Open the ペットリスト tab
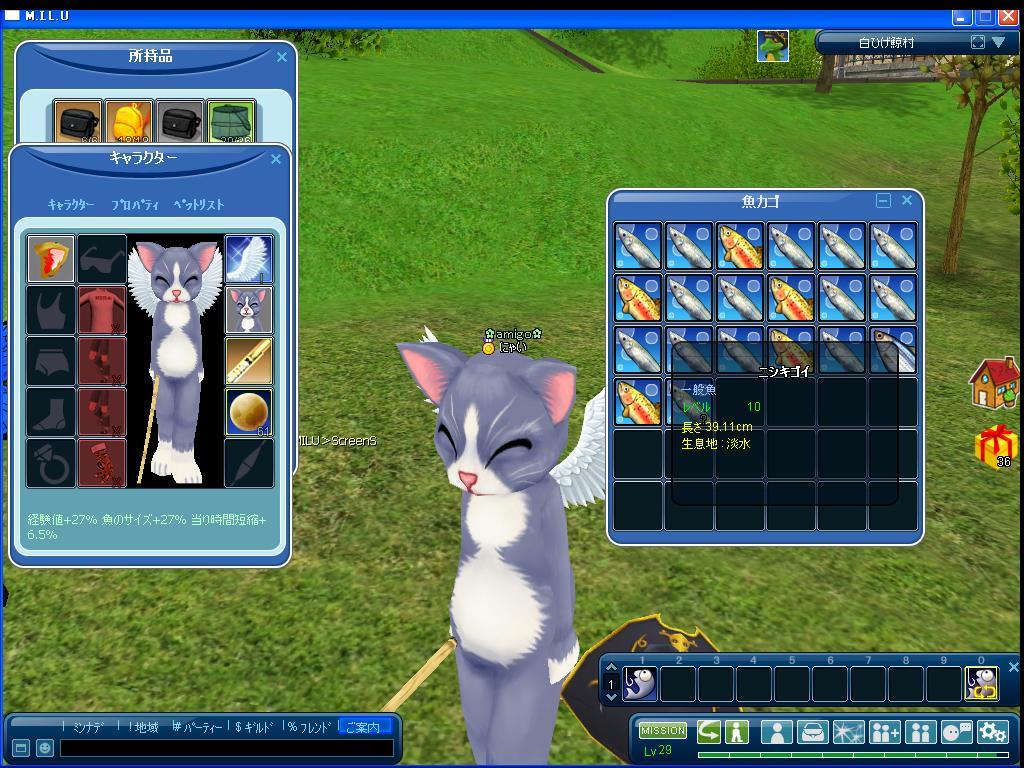This screenshot has width=1024, height=768. coord(199,204)
